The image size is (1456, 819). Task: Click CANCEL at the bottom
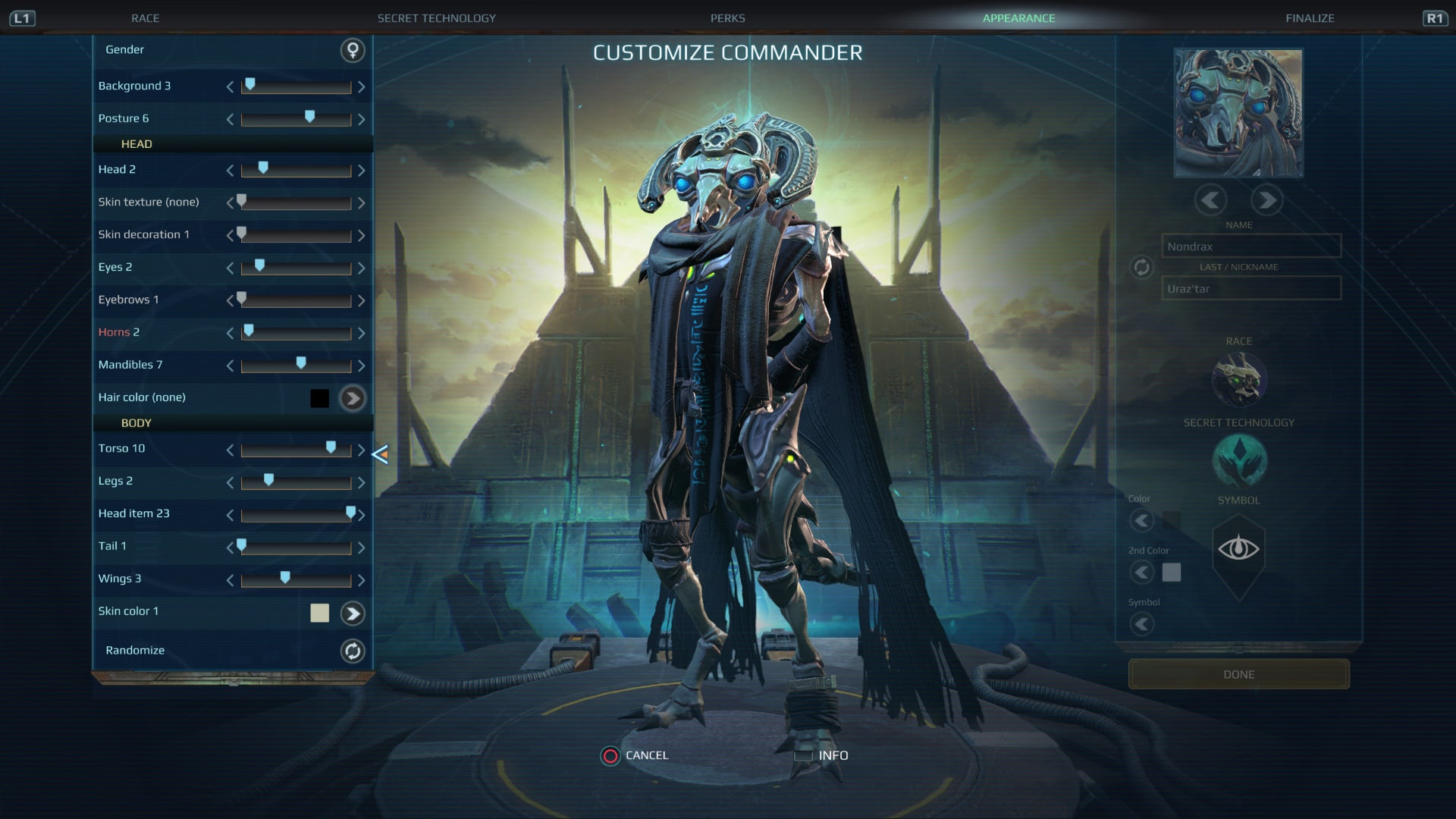coord(645,755)
